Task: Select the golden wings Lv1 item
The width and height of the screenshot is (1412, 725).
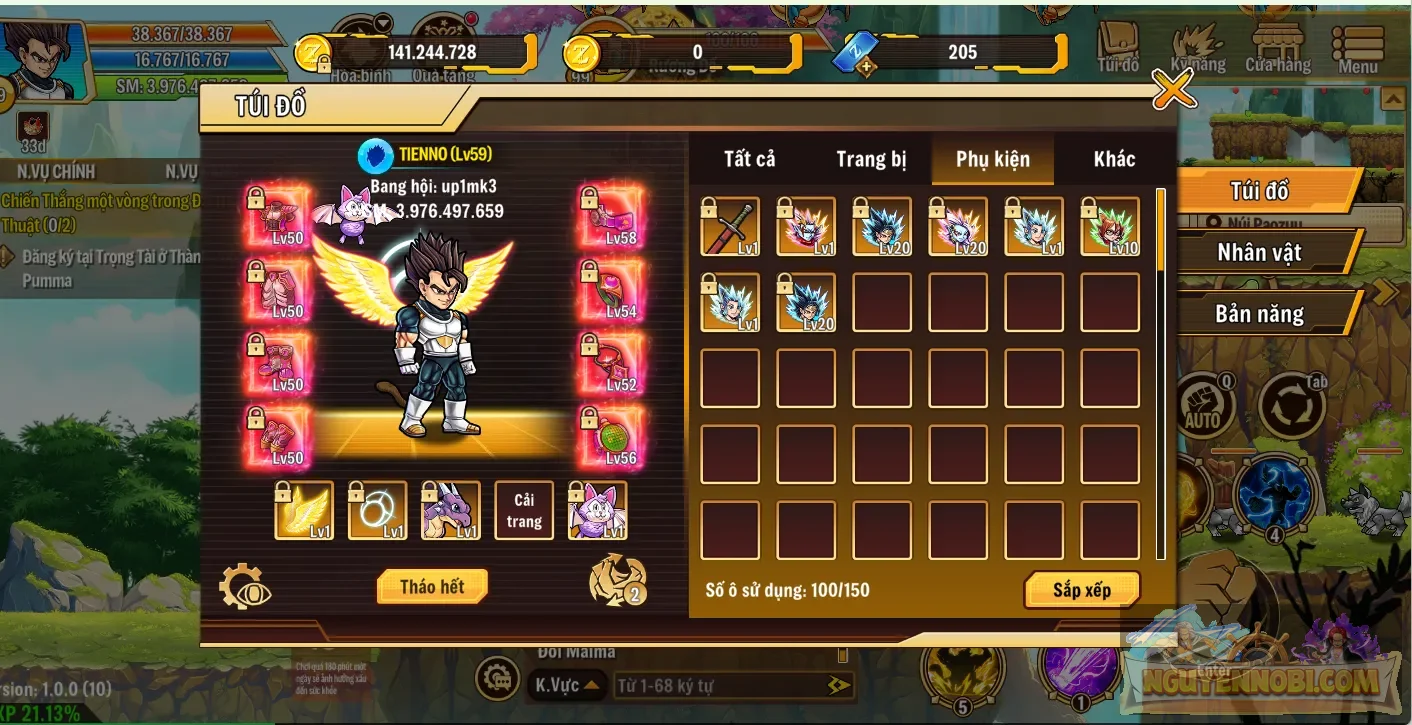Action: [302, 510]
